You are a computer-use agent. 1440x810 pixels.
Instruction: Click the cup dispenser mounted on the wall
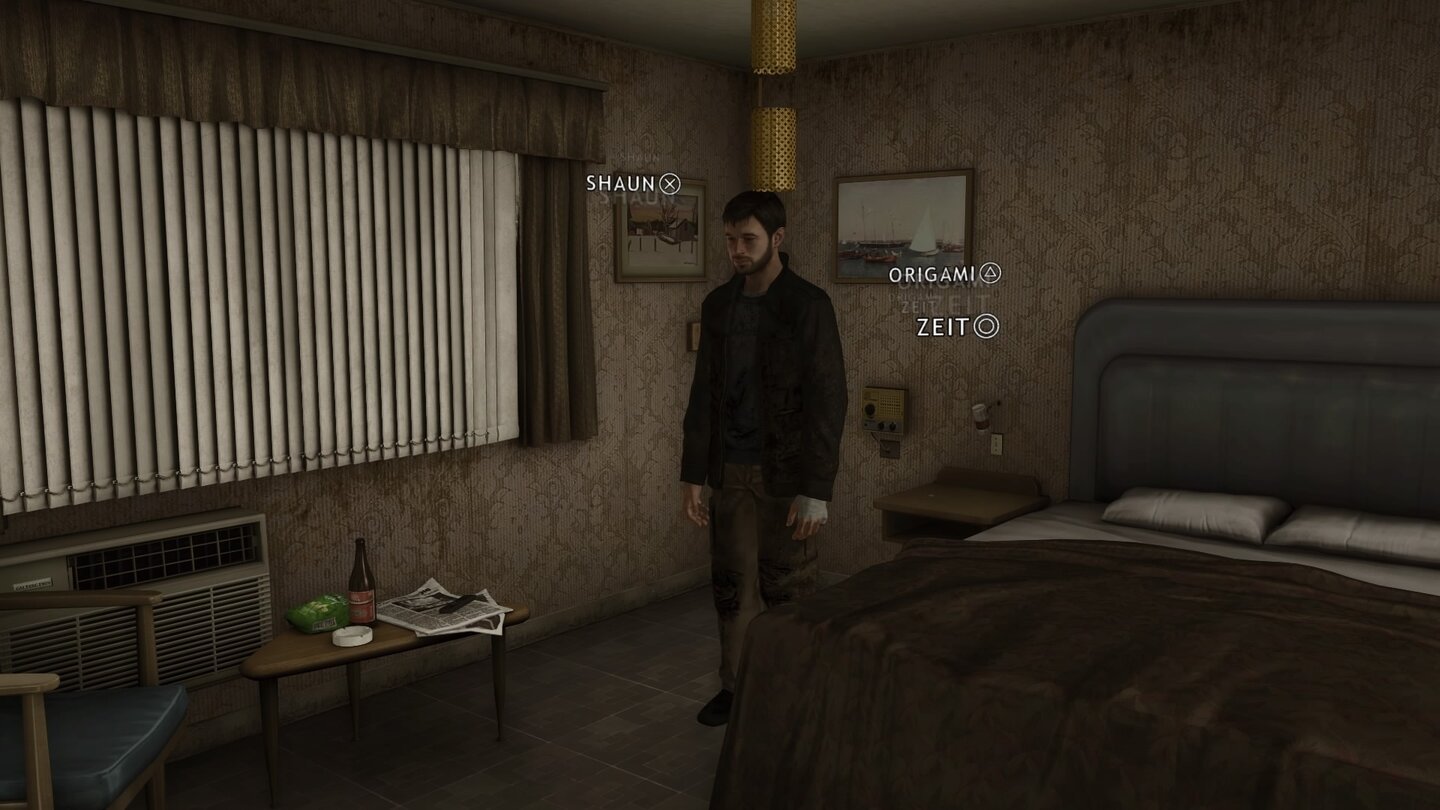(x=980, y=418)
